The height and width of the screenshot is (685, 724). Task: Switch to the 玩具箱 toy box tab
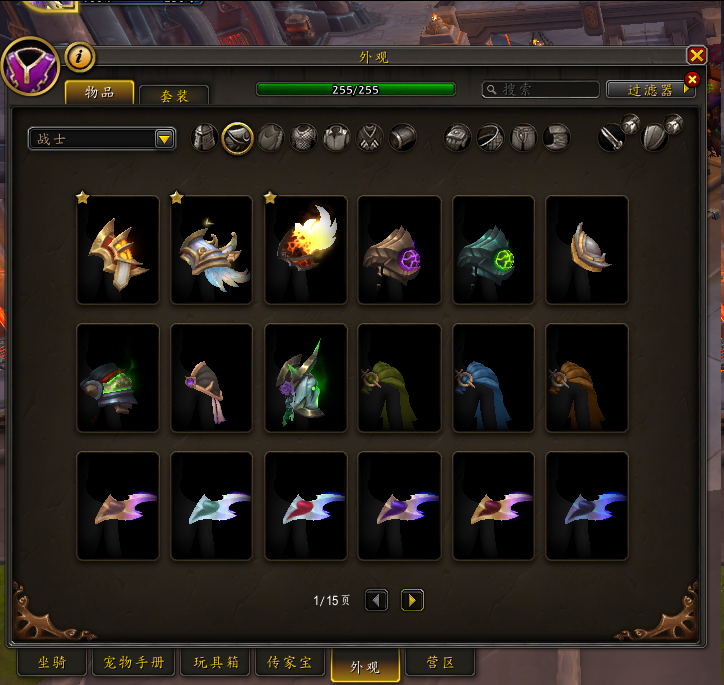215,662
